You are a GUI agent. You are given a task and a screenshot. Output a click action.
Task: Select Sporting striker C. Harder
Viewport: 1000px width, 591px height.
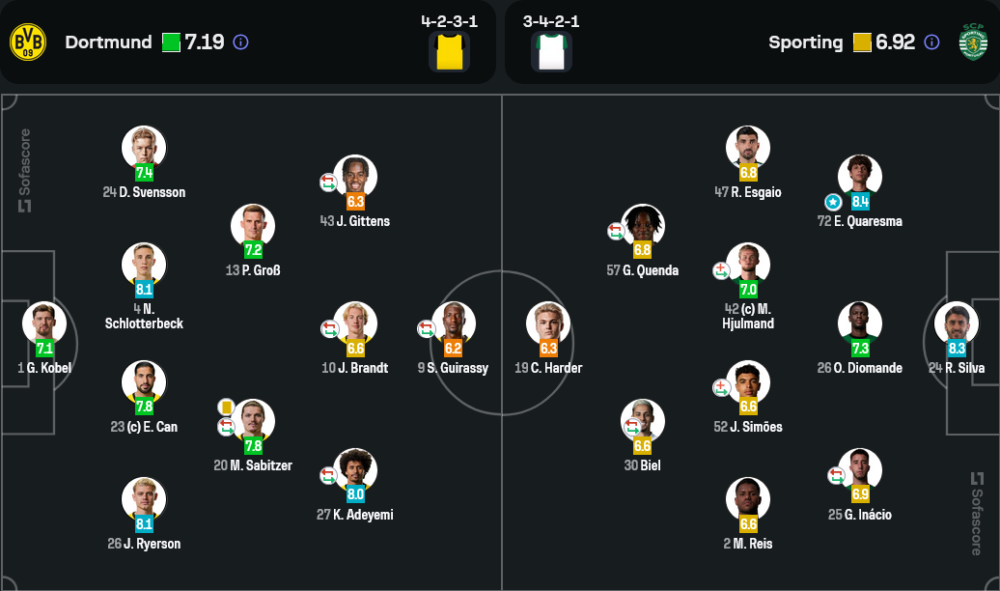pos(548,323)
